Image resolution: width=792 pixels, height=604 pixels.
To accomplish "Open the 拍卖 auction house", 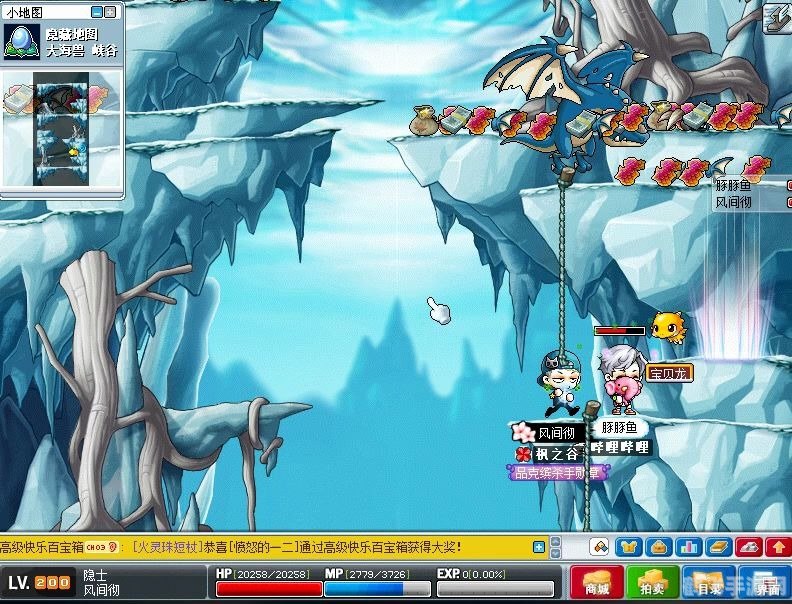I will [653, 582].
